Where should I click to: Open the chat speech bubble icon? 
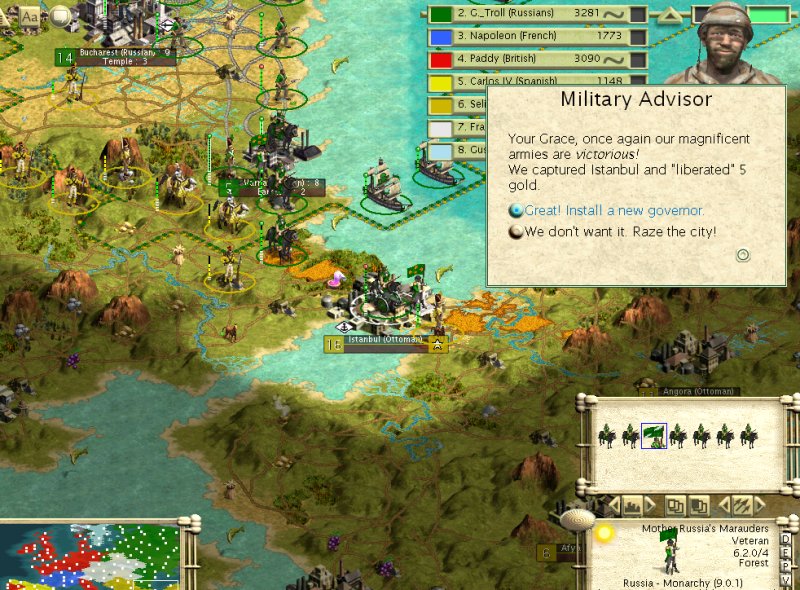61,15
